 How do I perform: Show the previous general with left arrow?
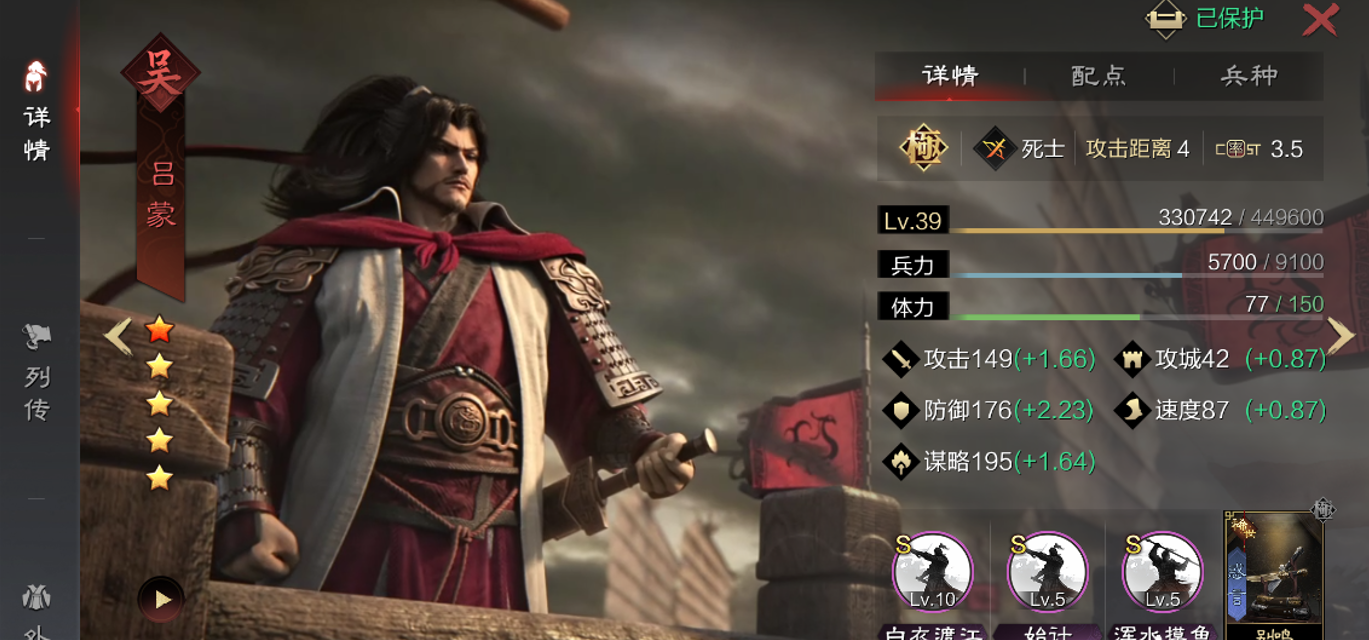click(118, 336)
